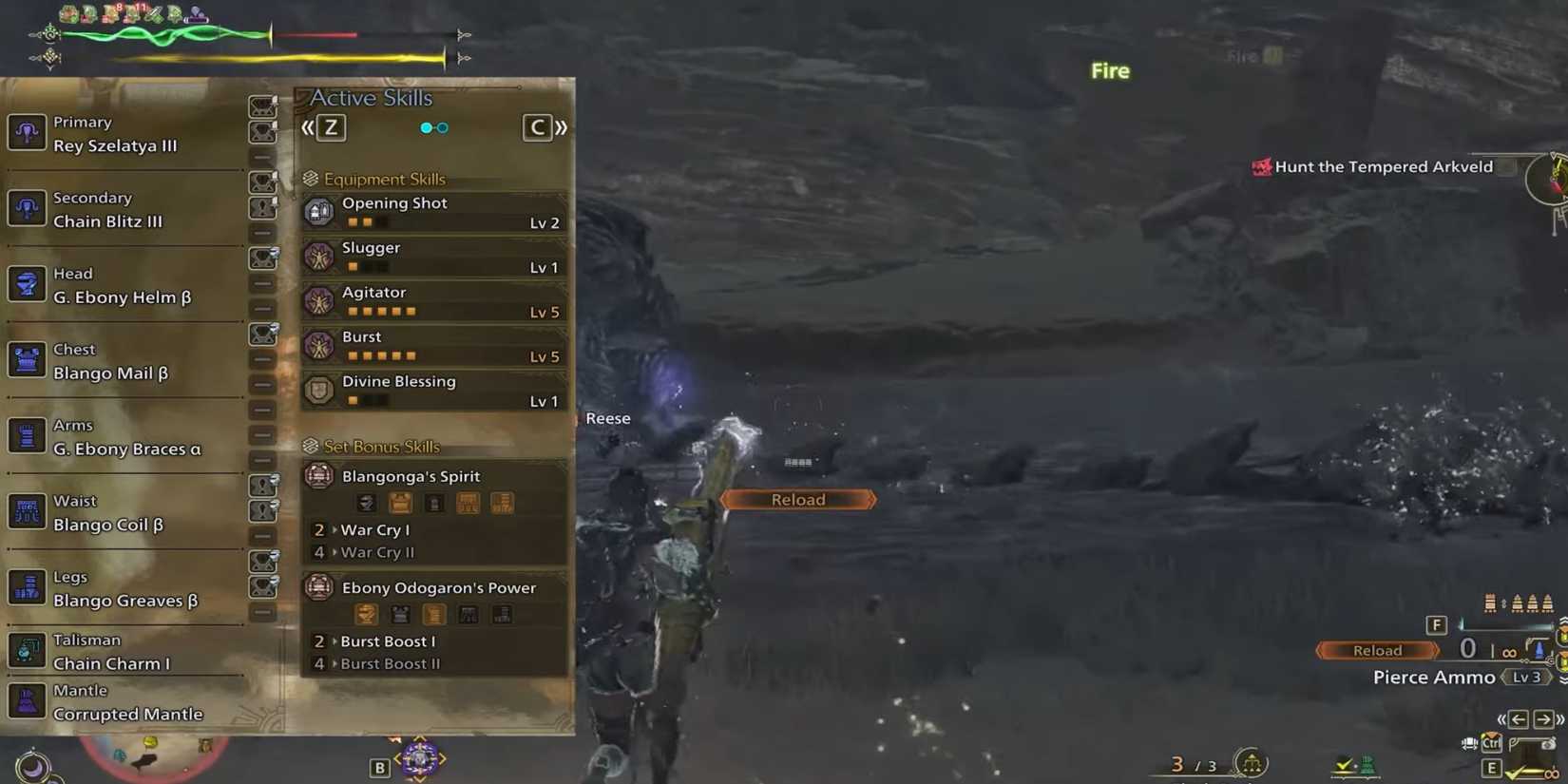This screenshot has width=1568, height=784.
Task: Expand the War Cry II entry
Action: 378,552
